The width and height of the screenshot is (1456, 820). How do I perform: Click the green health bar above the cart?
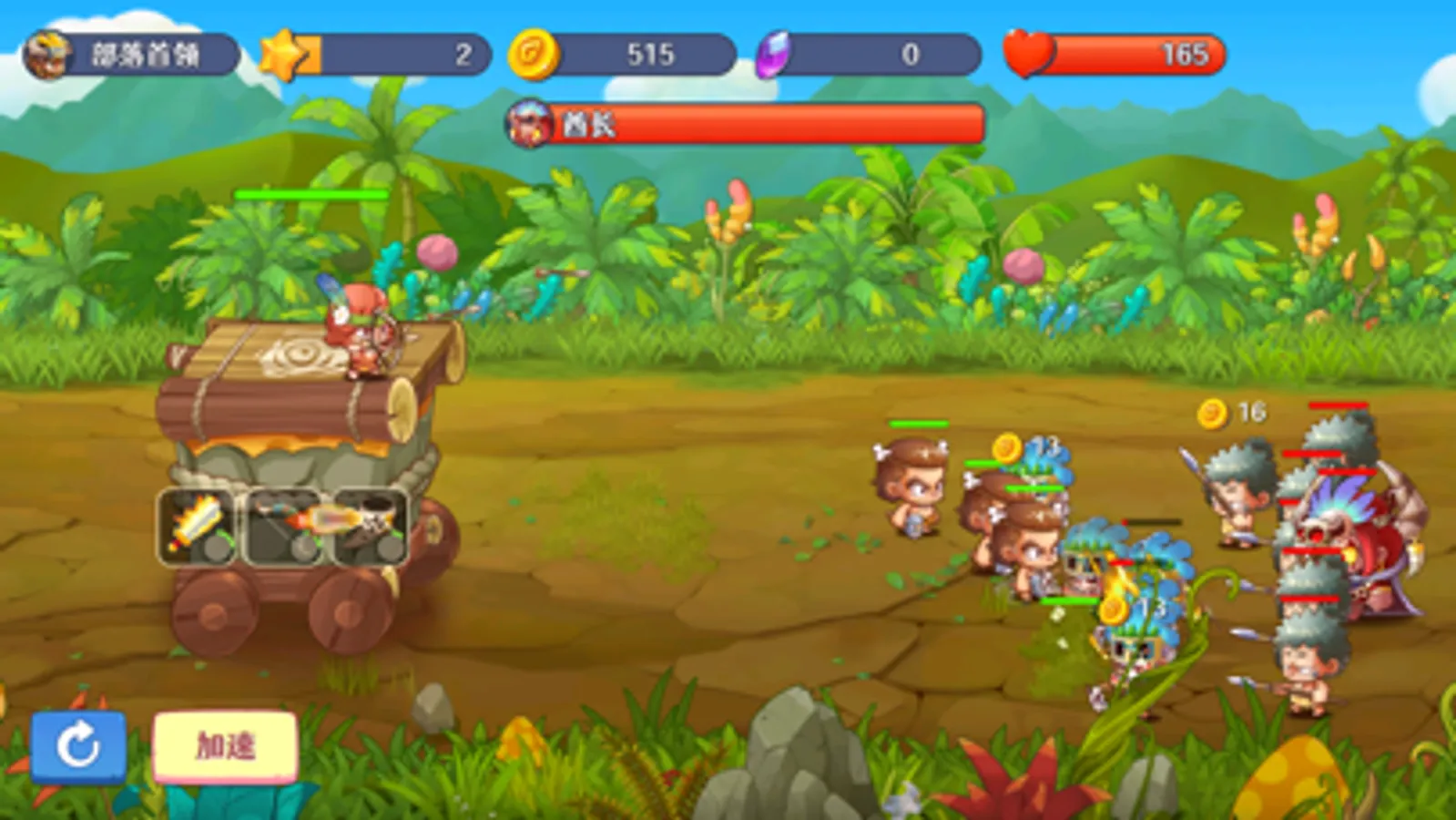(x=311, y=195)
